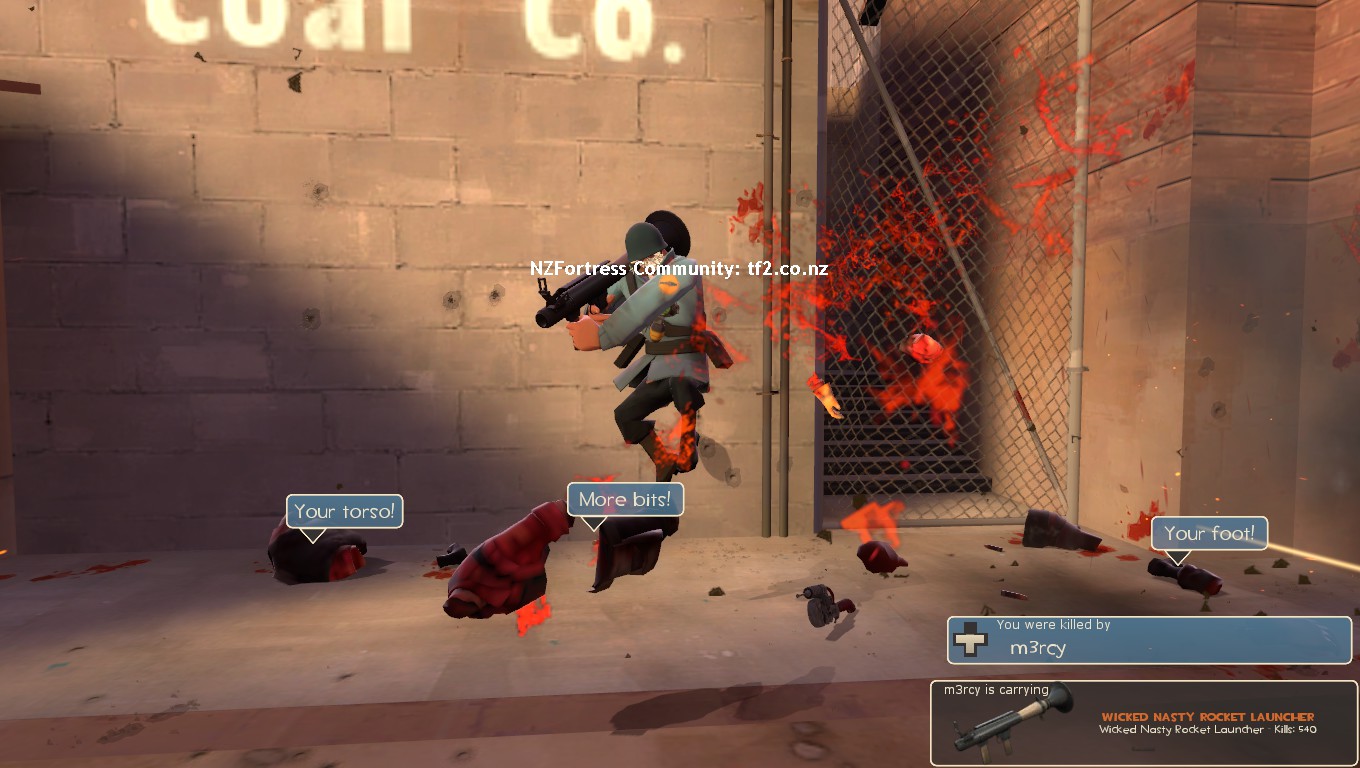Choose the "Your foot!" callout label
The image size is (1360, 768).
point(1209,533)
